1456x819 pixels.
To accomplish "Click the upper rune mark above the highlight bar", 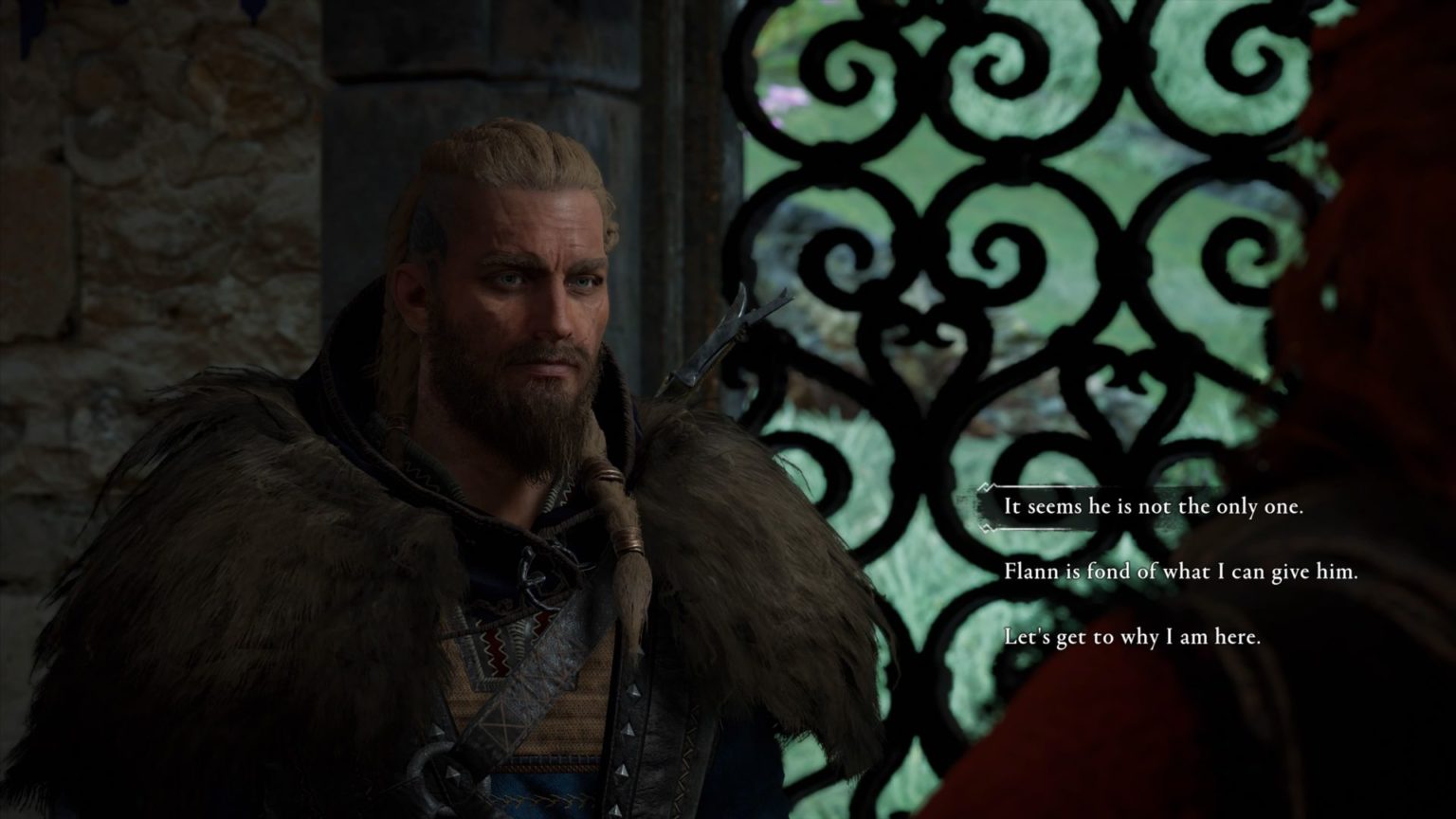I will click(984, 486).
